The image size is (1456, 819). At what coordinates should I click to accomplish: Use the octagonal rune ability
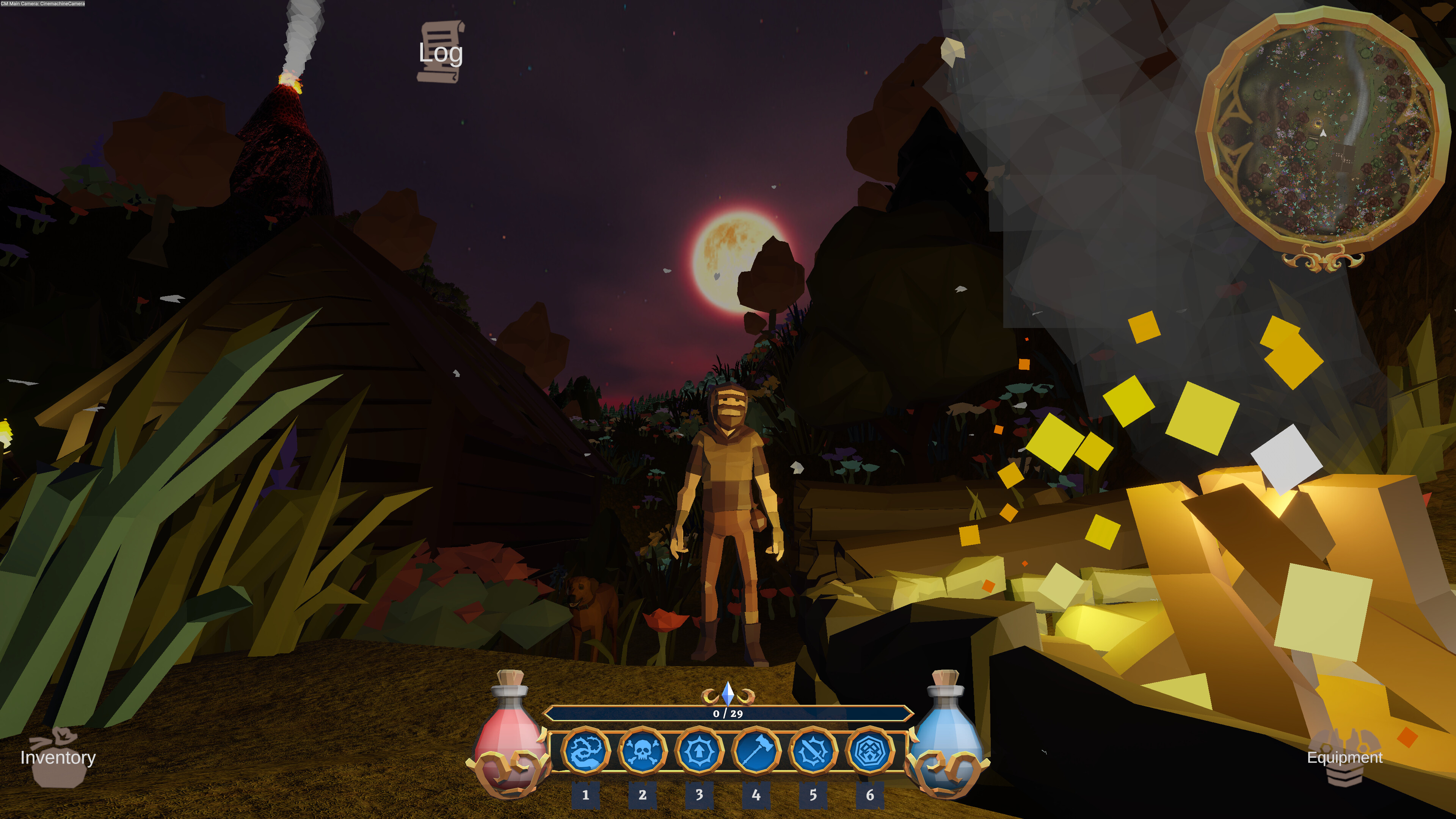pos(870,751)
